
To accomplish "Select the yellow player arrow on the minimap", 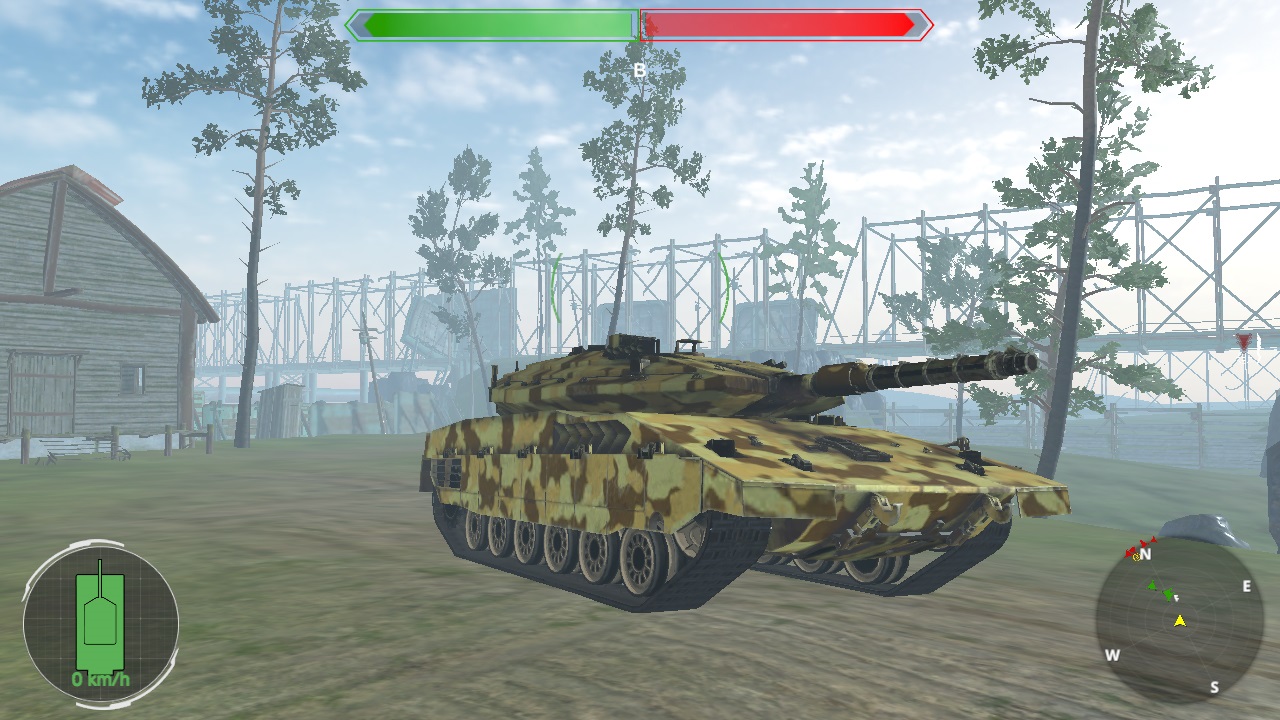I will [x=1179, y=621].
